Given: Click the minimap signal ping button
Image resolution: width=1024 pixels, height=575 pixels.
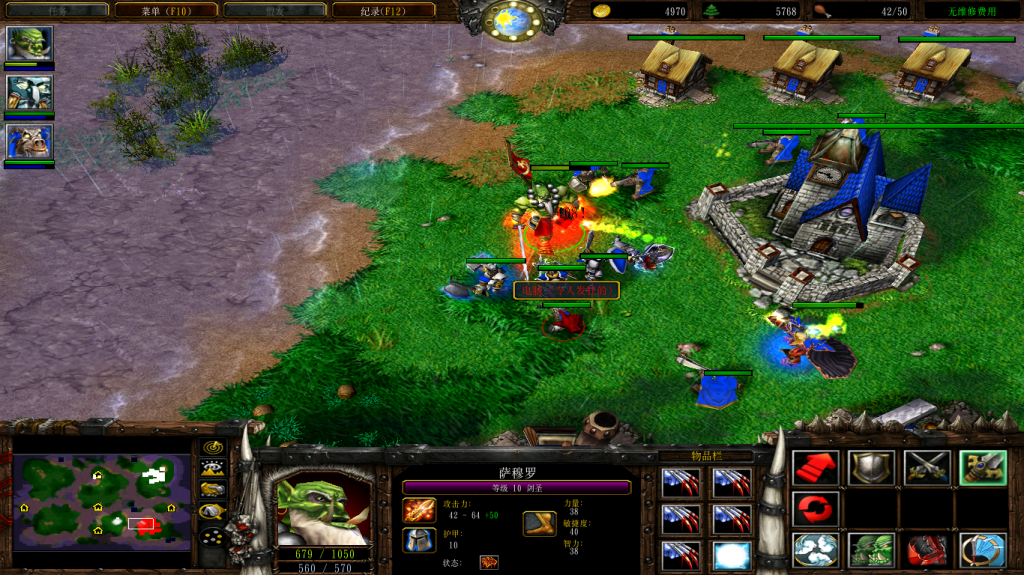Looking at the screenshot, I should 212,447.
